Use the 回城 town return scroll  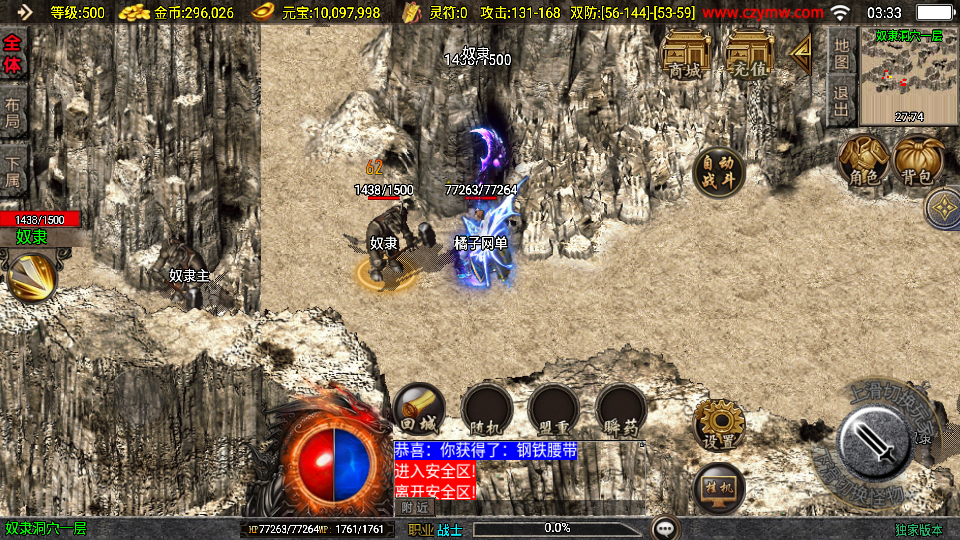419,408
